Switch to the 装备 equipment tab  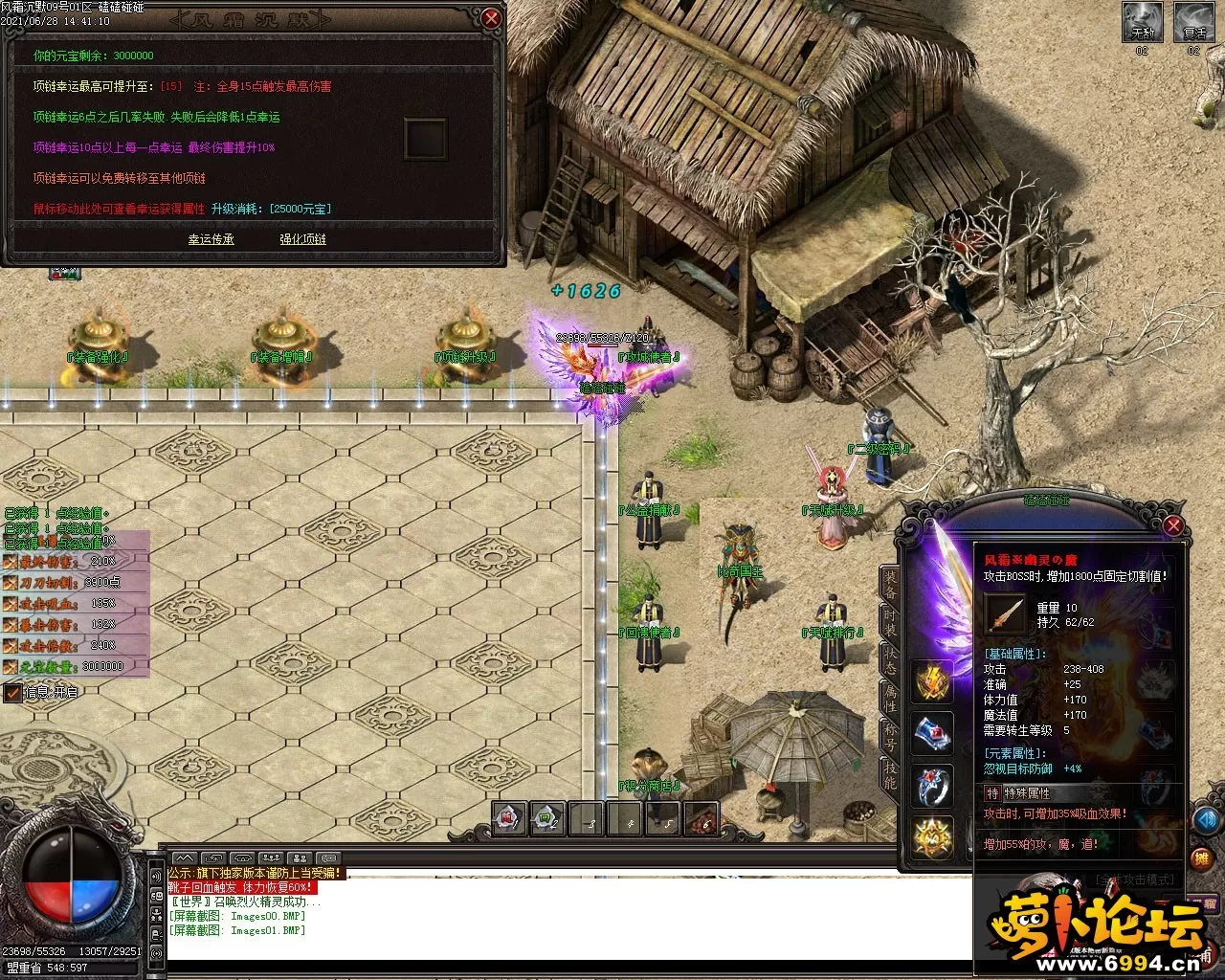pos(890,584)
